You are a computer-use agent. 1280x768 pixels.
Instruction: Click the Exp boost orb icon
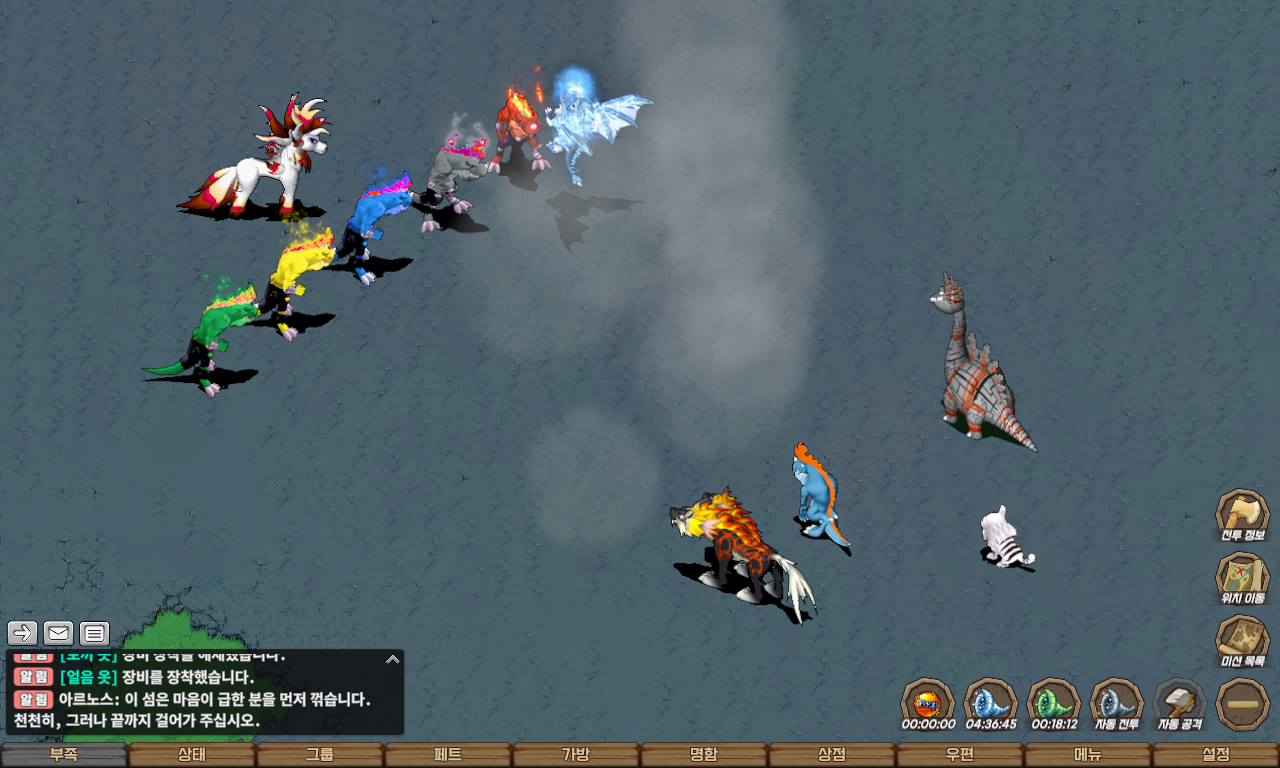click(927, 702)
